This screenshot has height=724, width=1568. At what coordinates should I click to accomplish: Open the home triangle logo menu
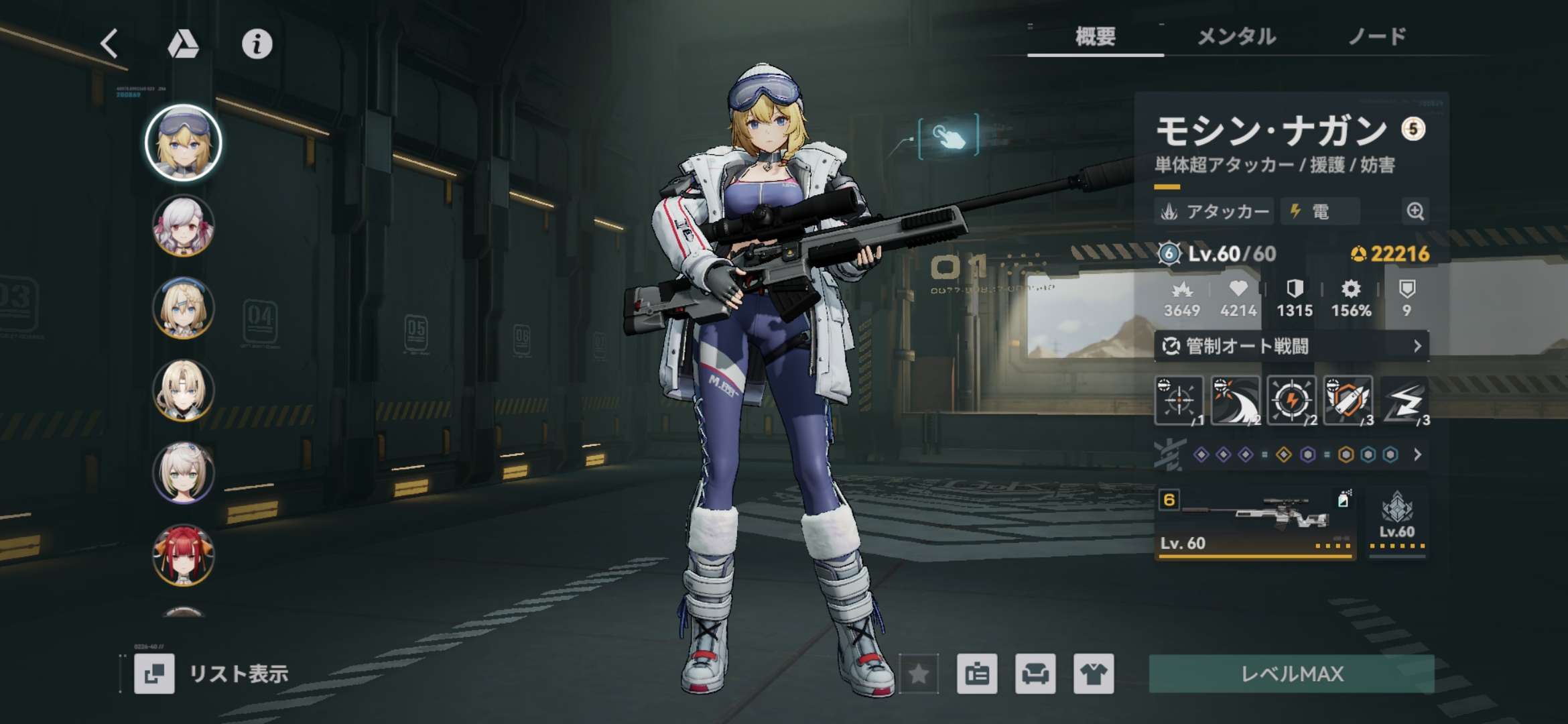tap(183, 44)
